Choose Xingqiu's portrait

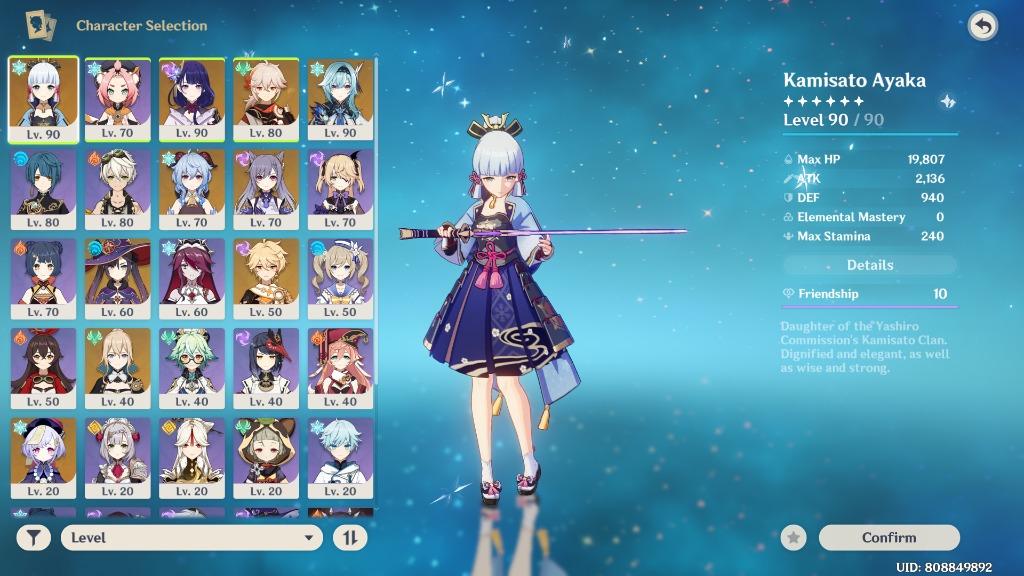tap(44, 189)
